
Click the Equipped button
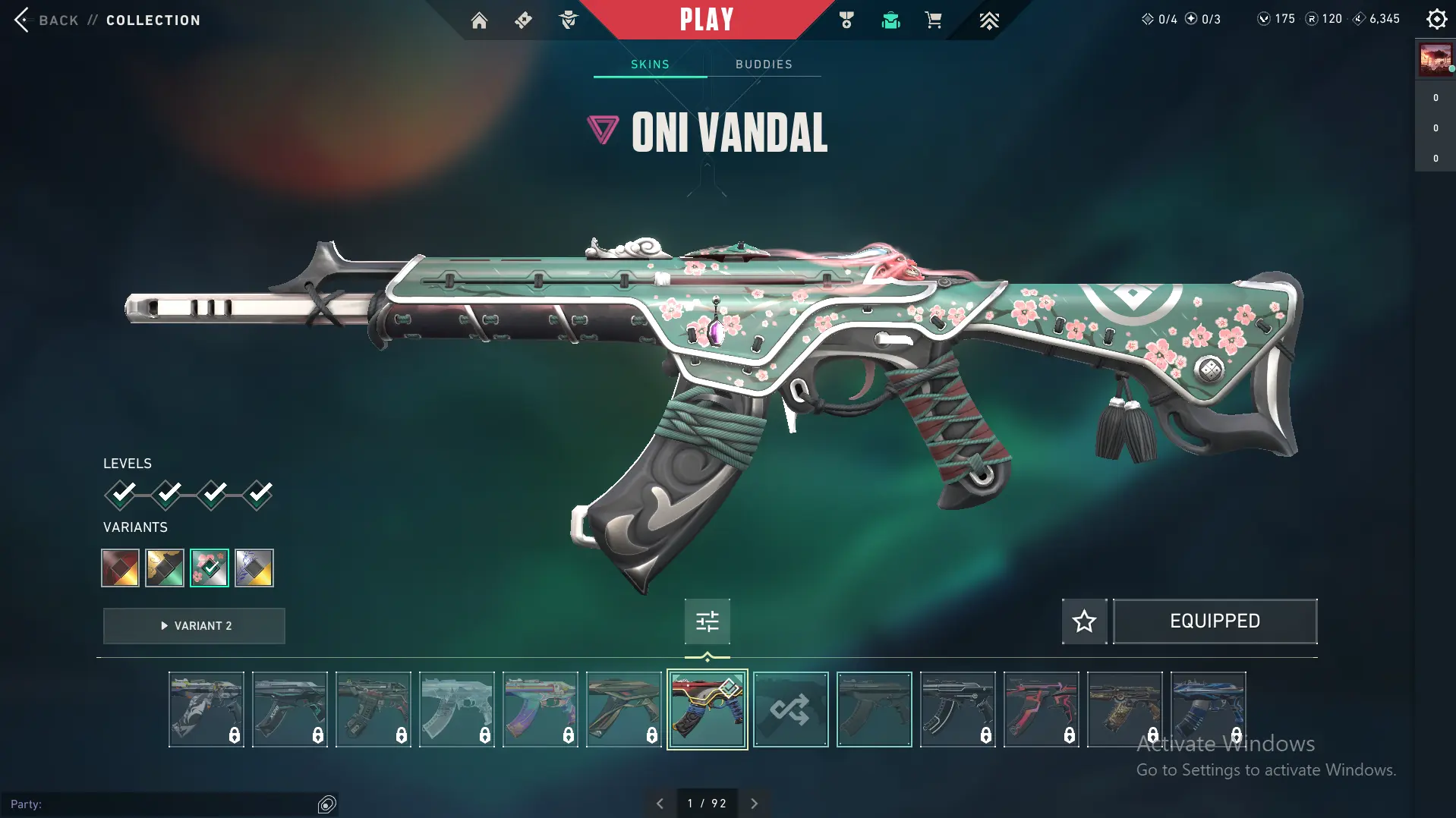[x=1215, y=621]
